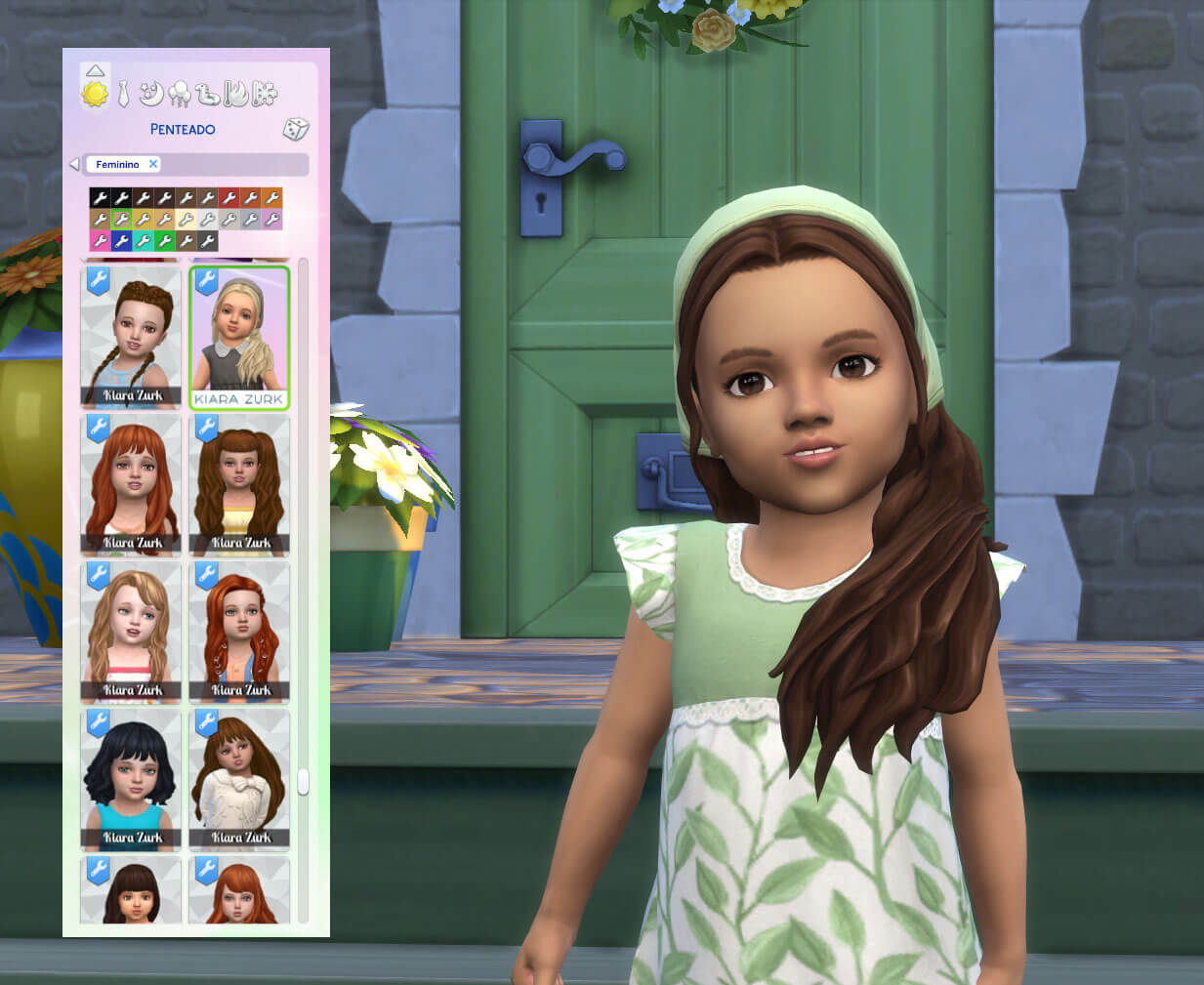Choose the brown pigtails with bangs hairstyle
The height and width of the screenshot is (985, 1204).
(x=239, y=484)
